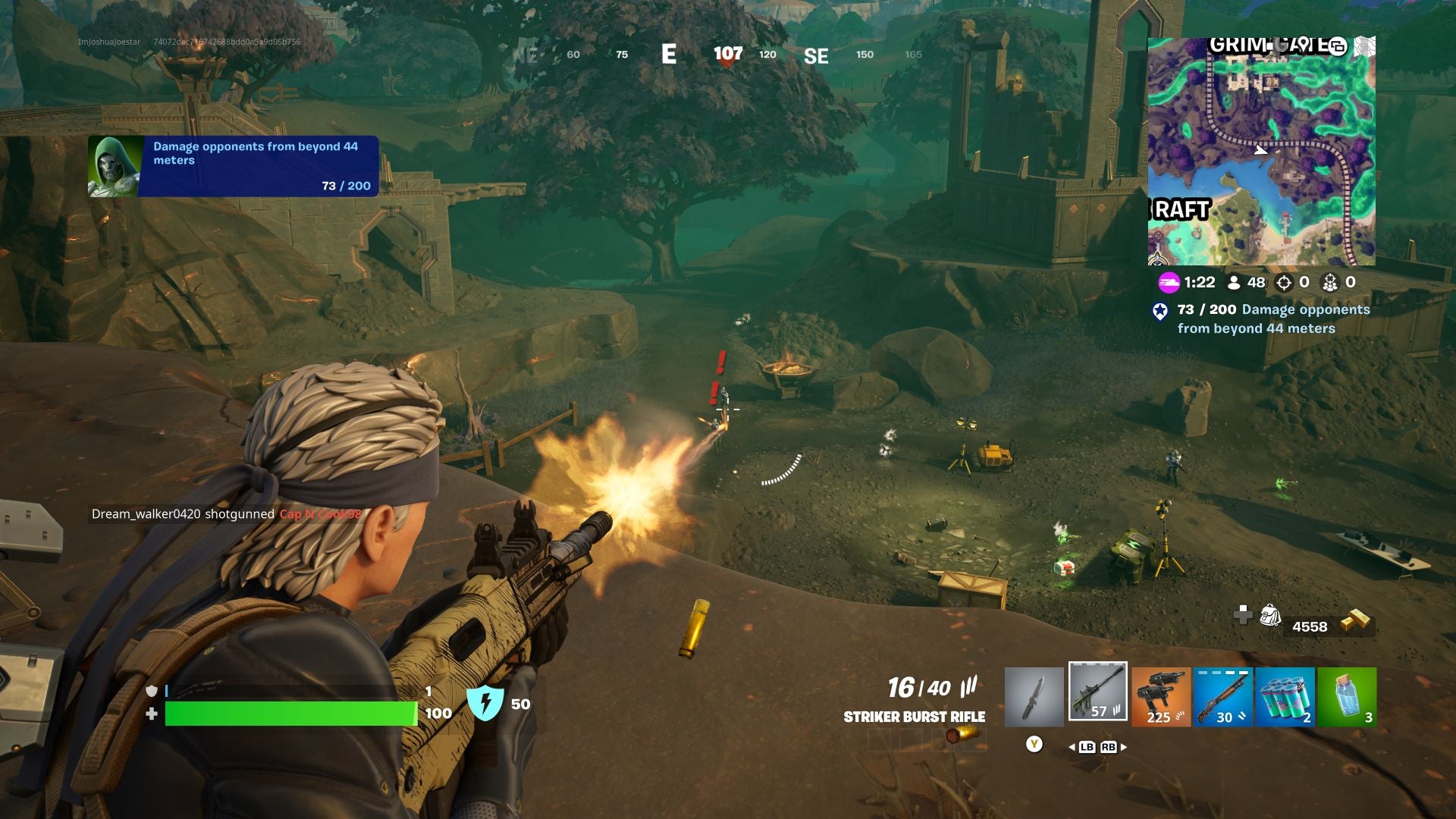1456x819 pixels.
Task: Click the pink storm timer icon
Action: 1169,282
